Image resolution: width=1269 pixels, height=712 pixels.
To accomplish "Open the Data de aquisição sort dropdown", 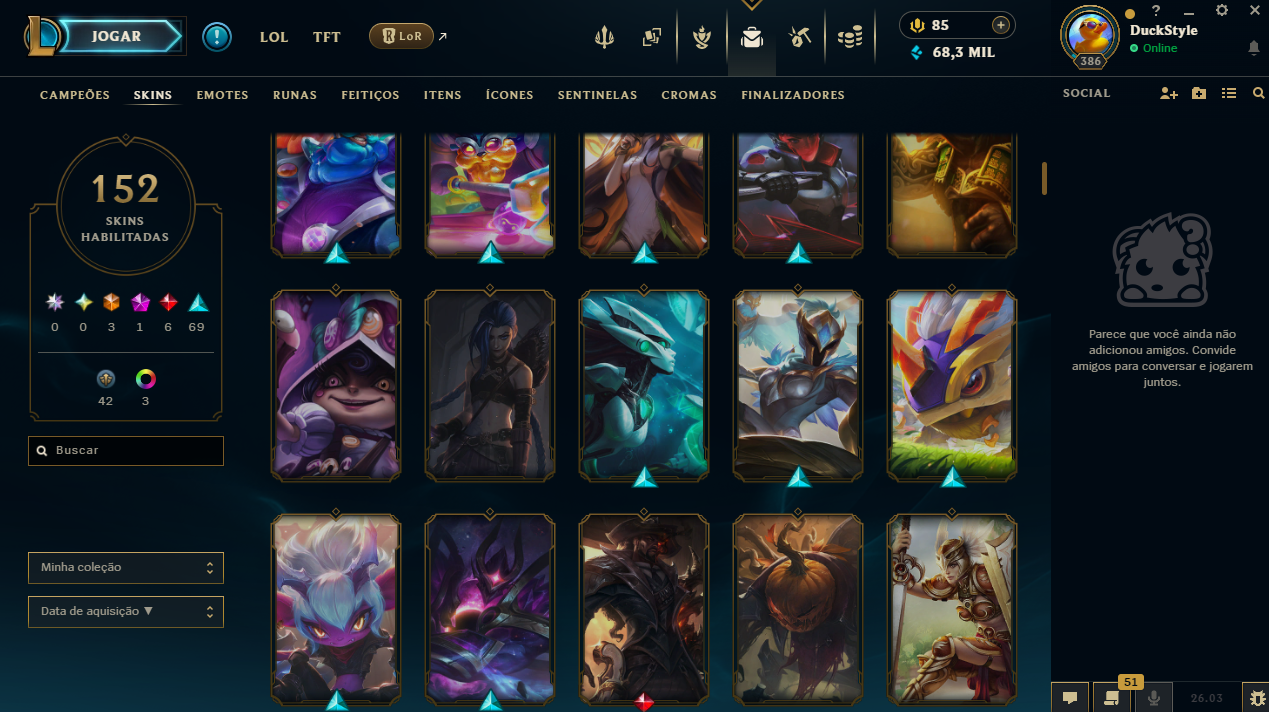I will 126,611.
